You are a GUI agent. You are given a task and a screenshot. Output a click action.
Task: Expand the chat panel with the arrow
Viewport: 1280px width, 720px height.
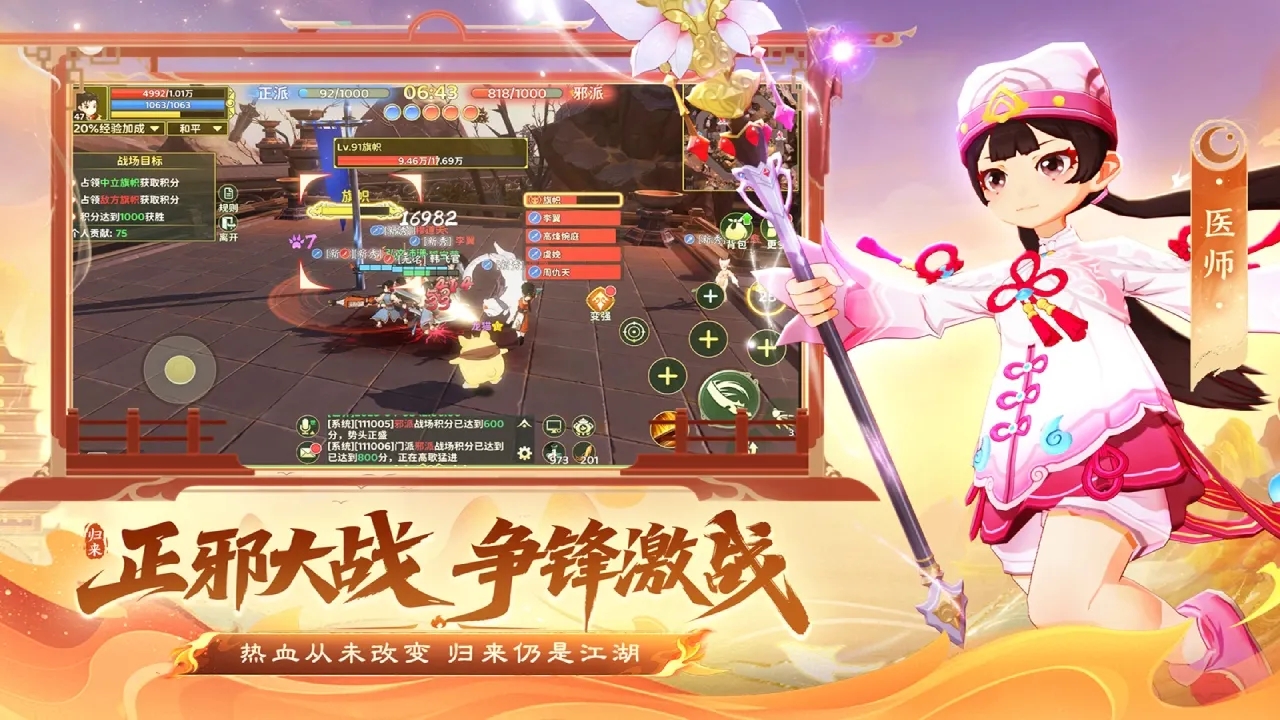pyautogui.click(x=523, y=423)
